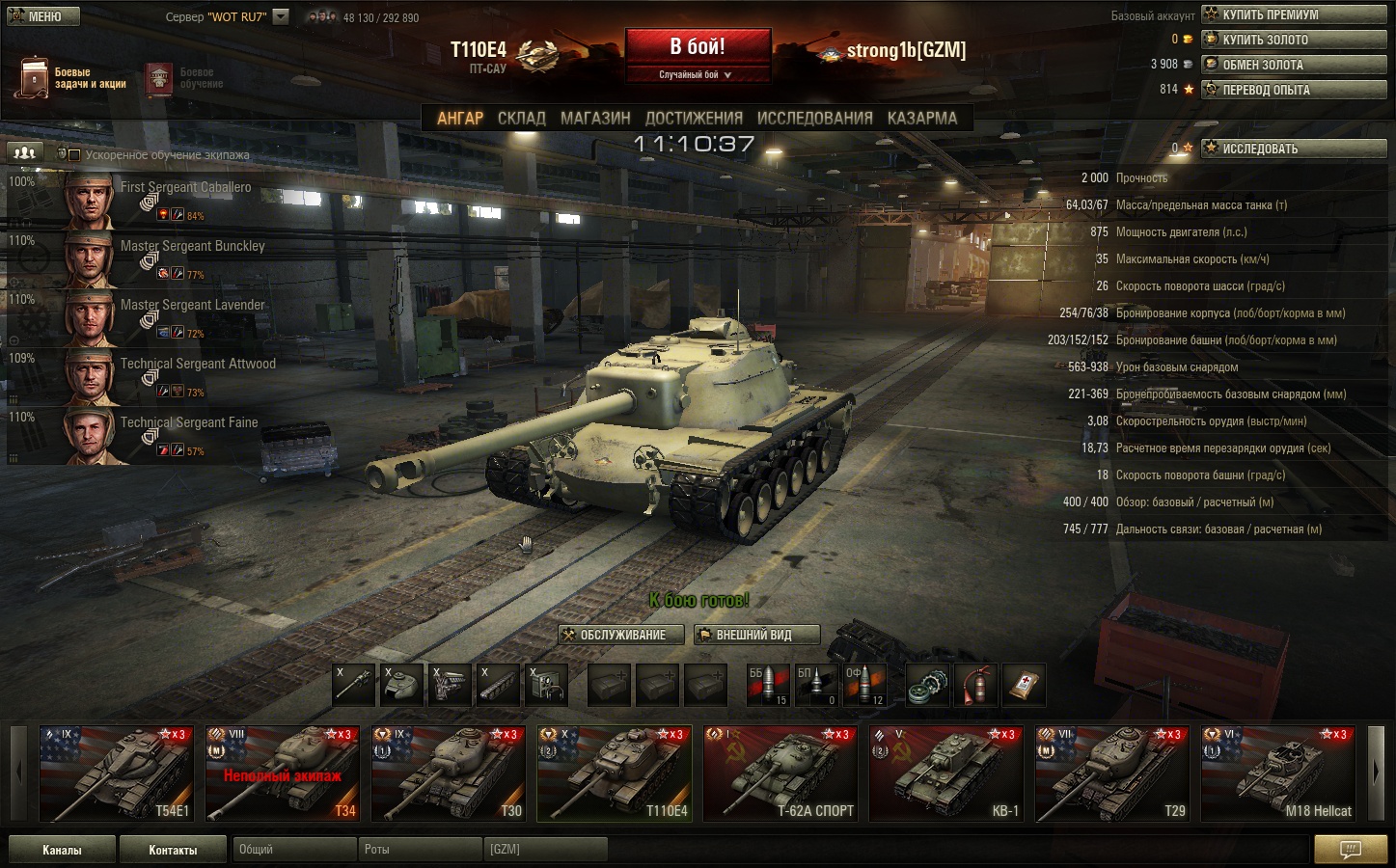Toggle accelerated crew training checkbox

[74, 155]
